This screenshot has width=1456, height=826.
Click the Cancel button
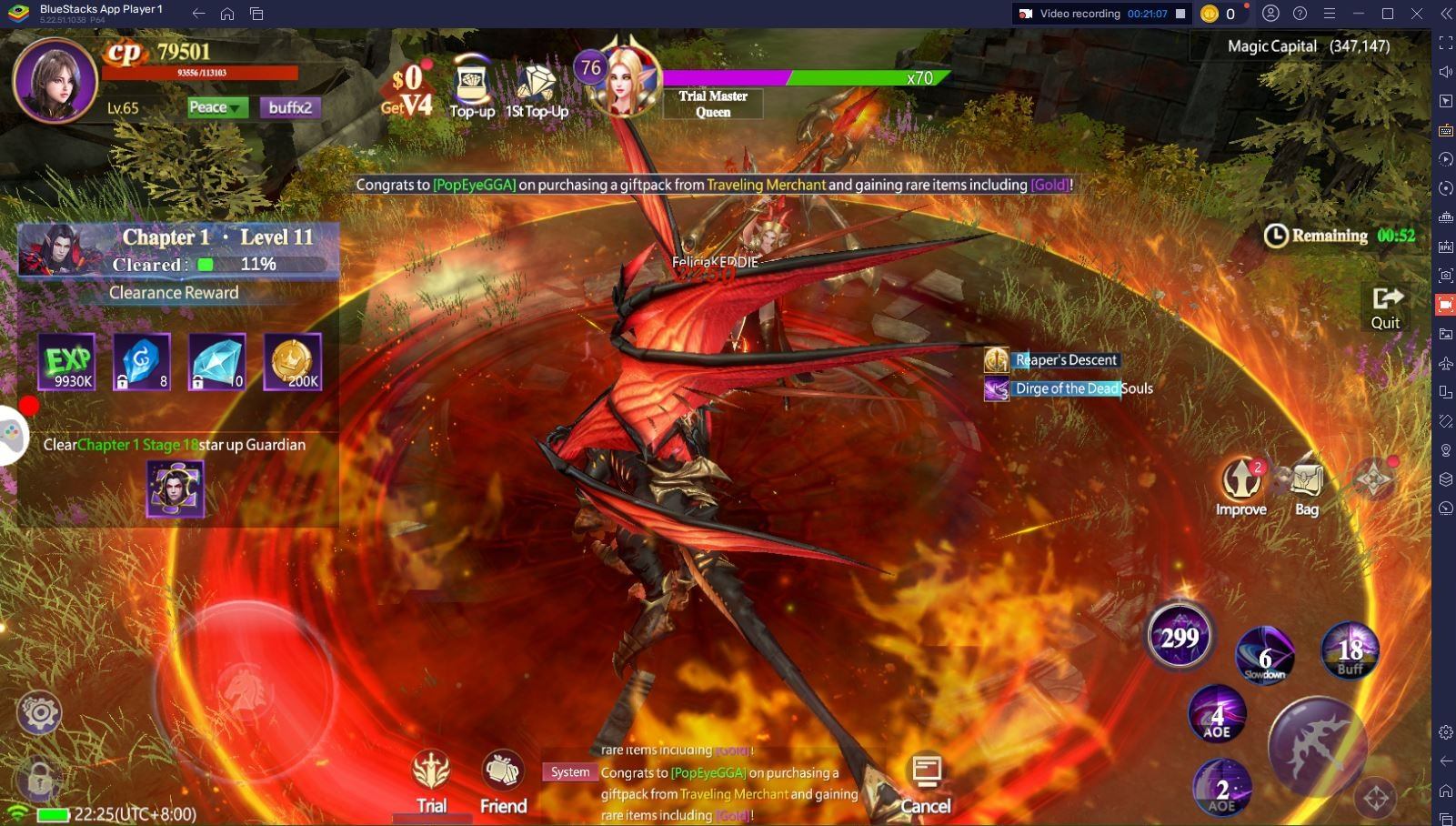tap(926, 782)
